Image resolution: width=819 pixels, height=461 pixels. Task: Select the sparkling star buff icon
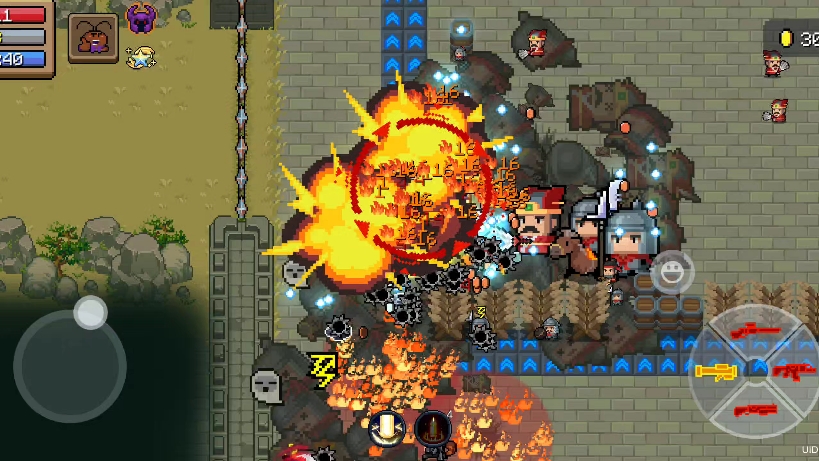pos(141,56)
